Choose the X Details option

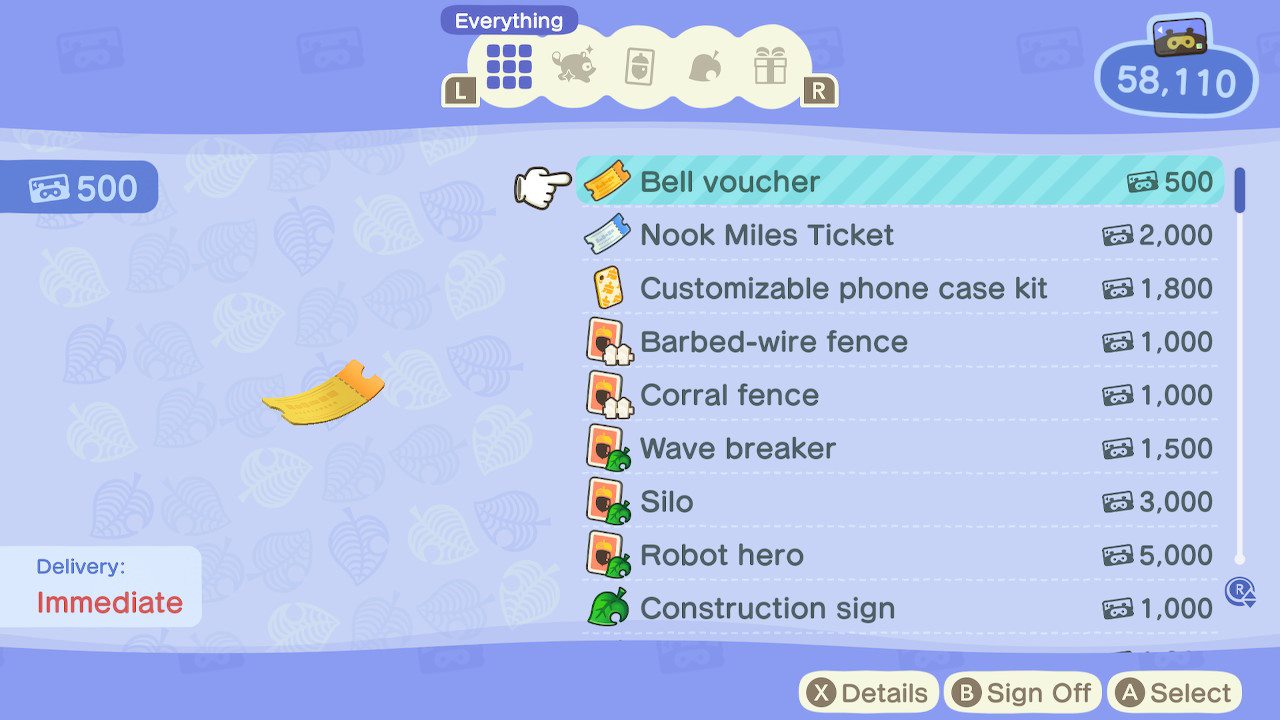869,691
